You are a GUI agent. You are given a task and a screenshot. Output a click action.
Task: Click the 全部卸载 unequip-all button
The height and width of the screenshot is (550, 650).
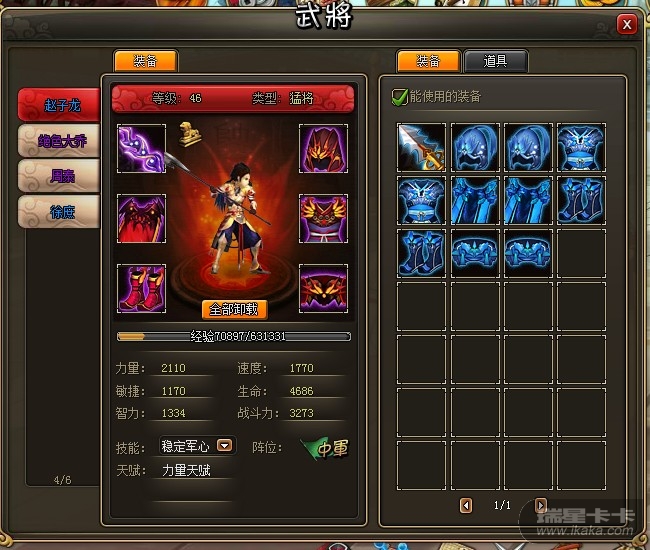click(x=235, y=309)
